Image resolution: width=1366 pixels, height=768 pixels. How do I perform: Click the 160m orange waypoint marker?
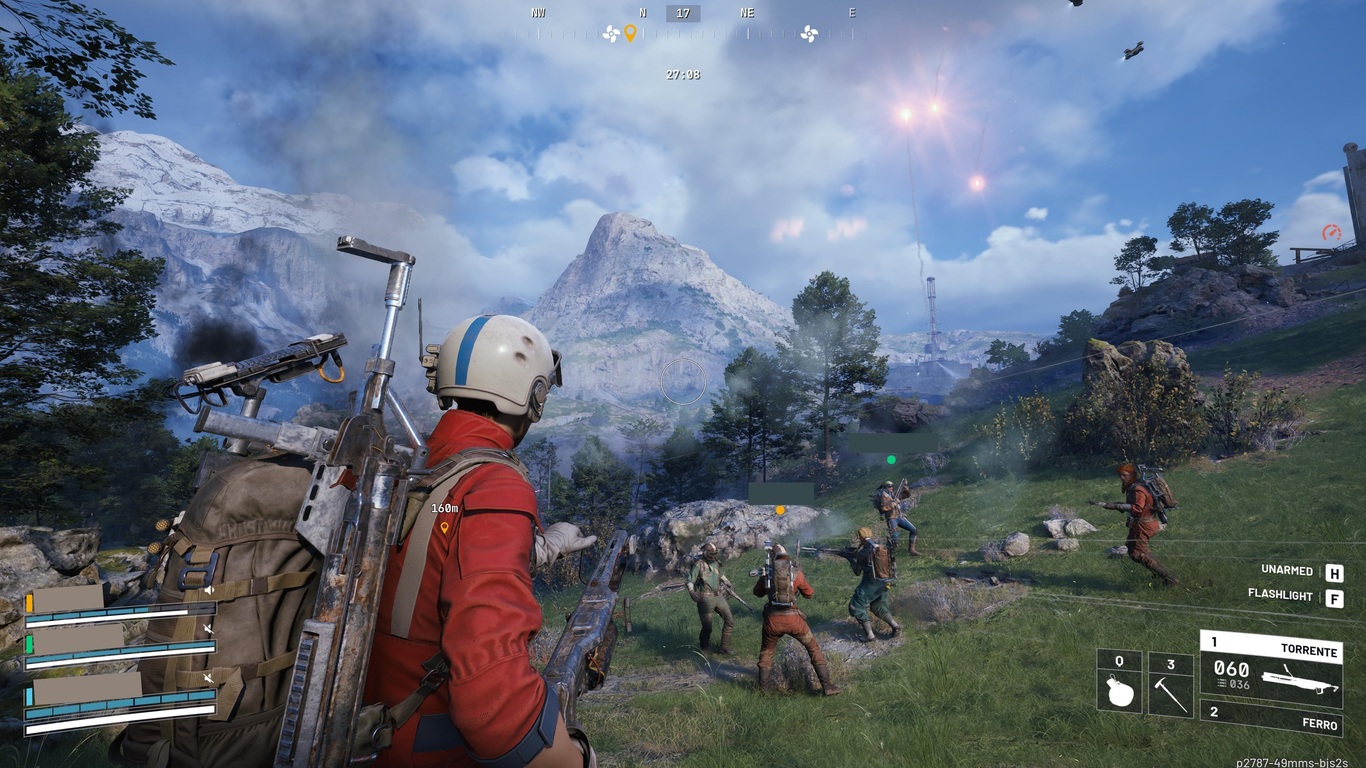(x=445, y=526)
